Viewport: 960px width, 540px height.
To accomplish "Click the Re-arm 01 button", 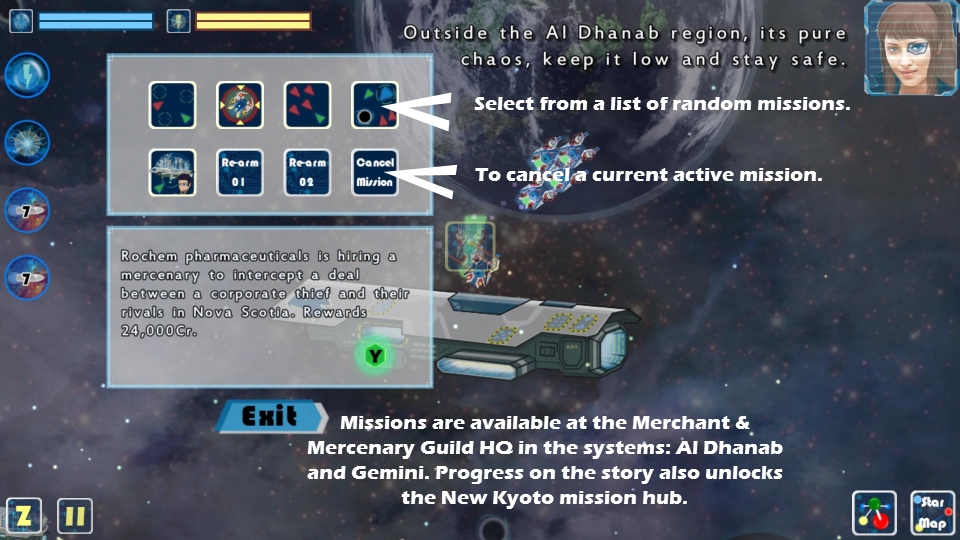I will [240, 172].
